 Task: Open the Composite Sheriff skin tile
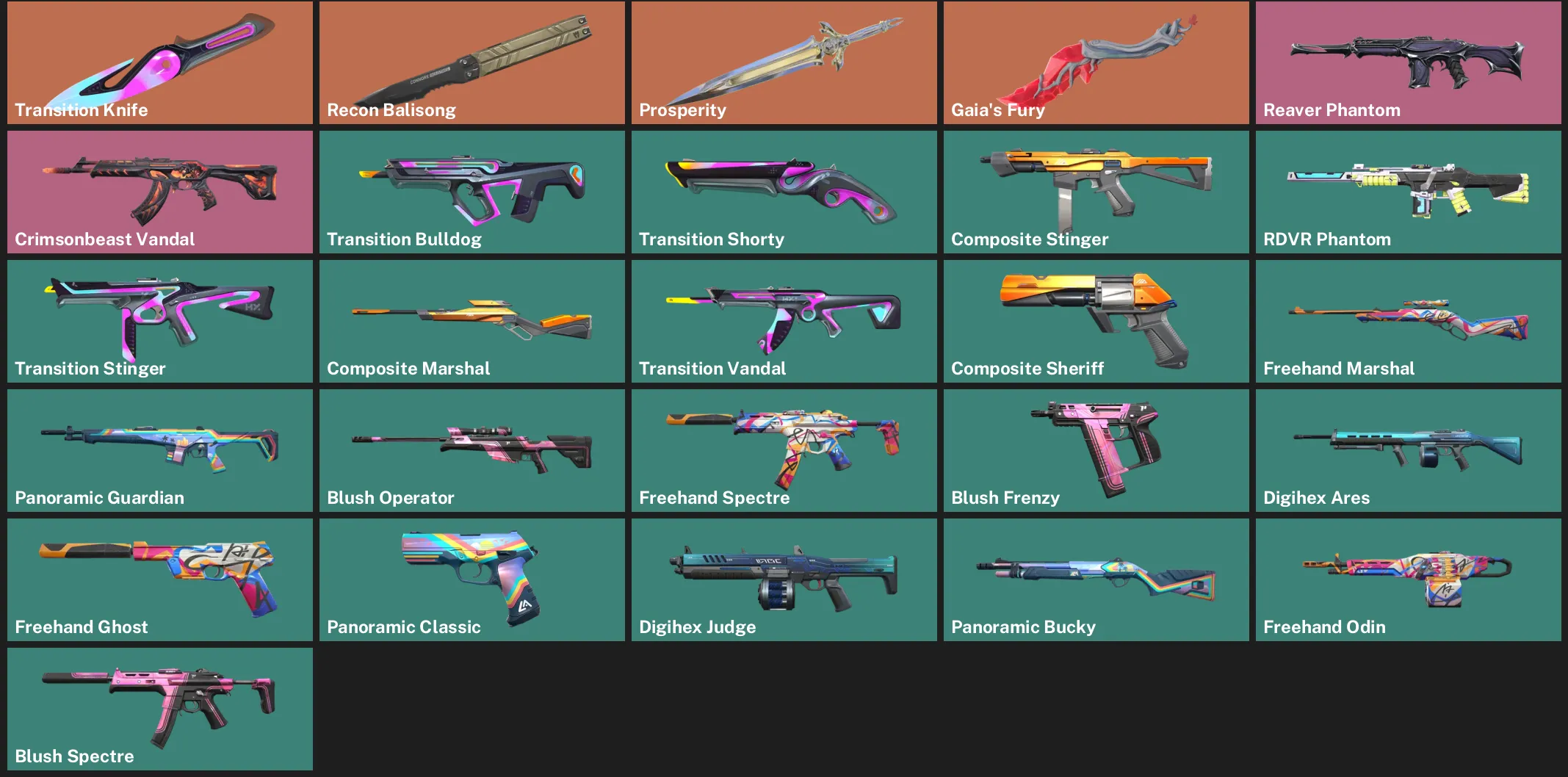coord(1095,321)
